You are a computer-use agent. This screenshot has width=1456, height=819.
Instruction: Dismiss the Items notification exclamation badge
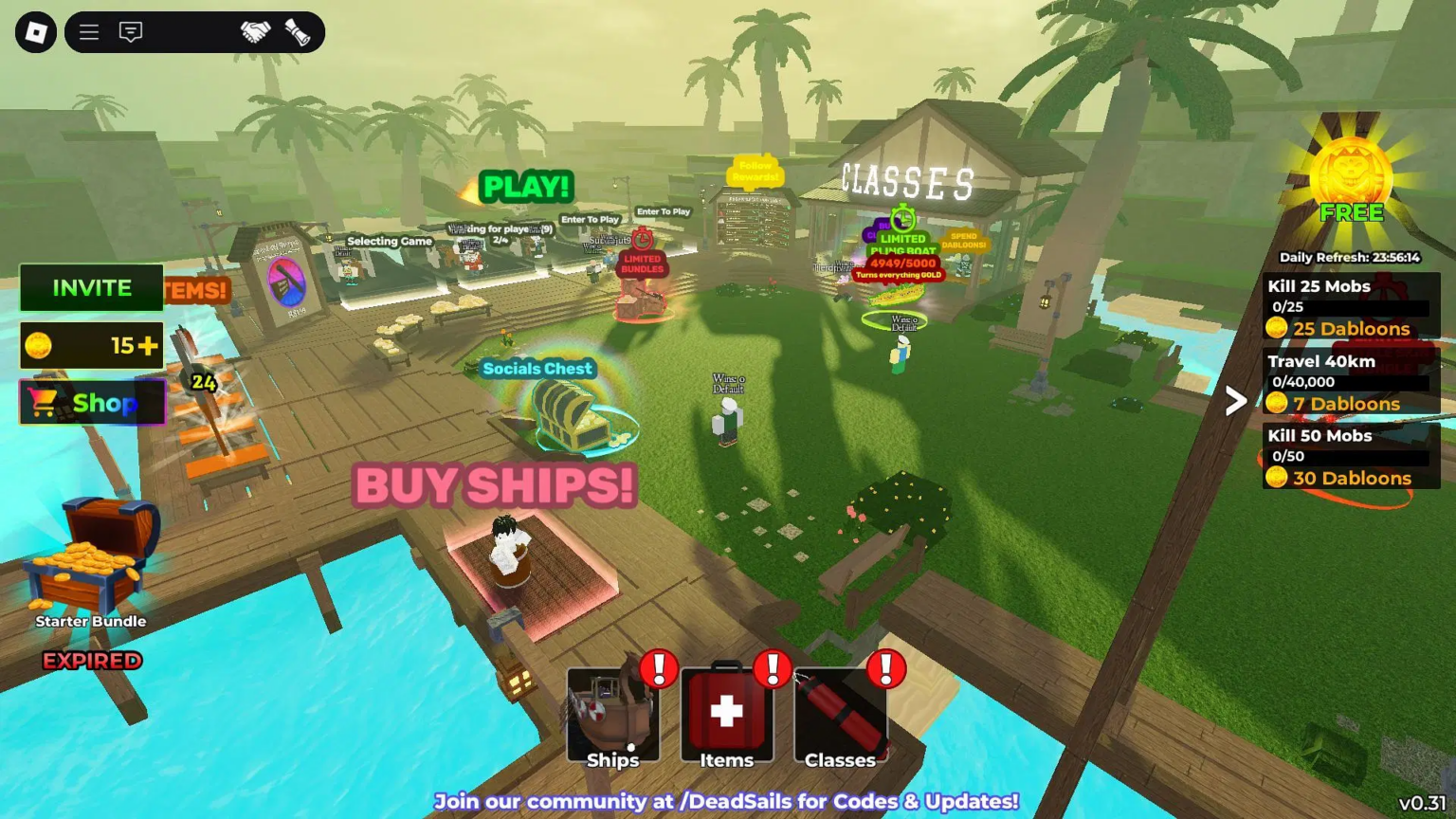pos(773,670)
